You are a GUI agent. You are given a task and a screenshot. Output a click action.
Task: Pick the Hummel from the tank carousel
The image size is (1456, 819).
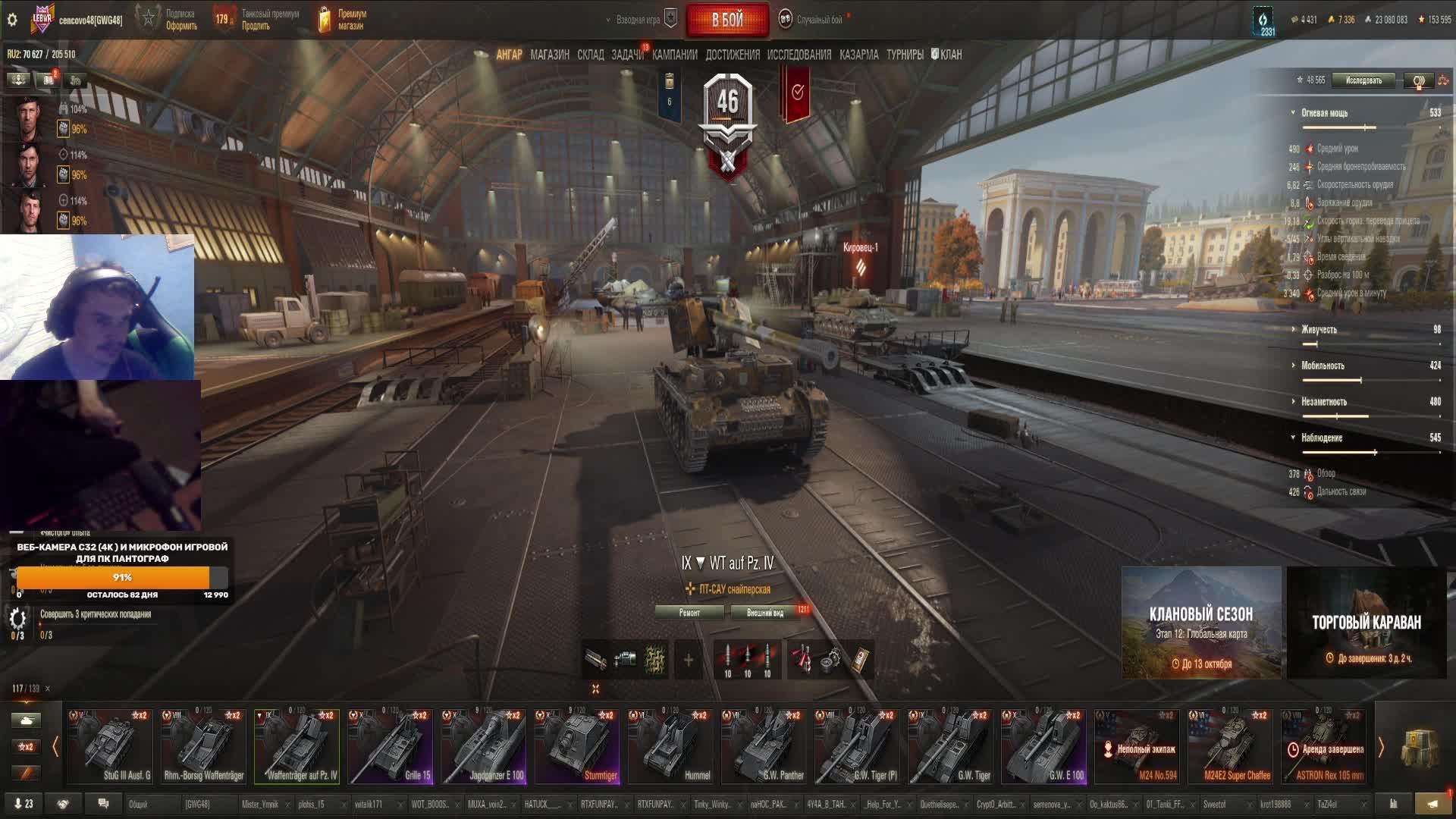670,745
